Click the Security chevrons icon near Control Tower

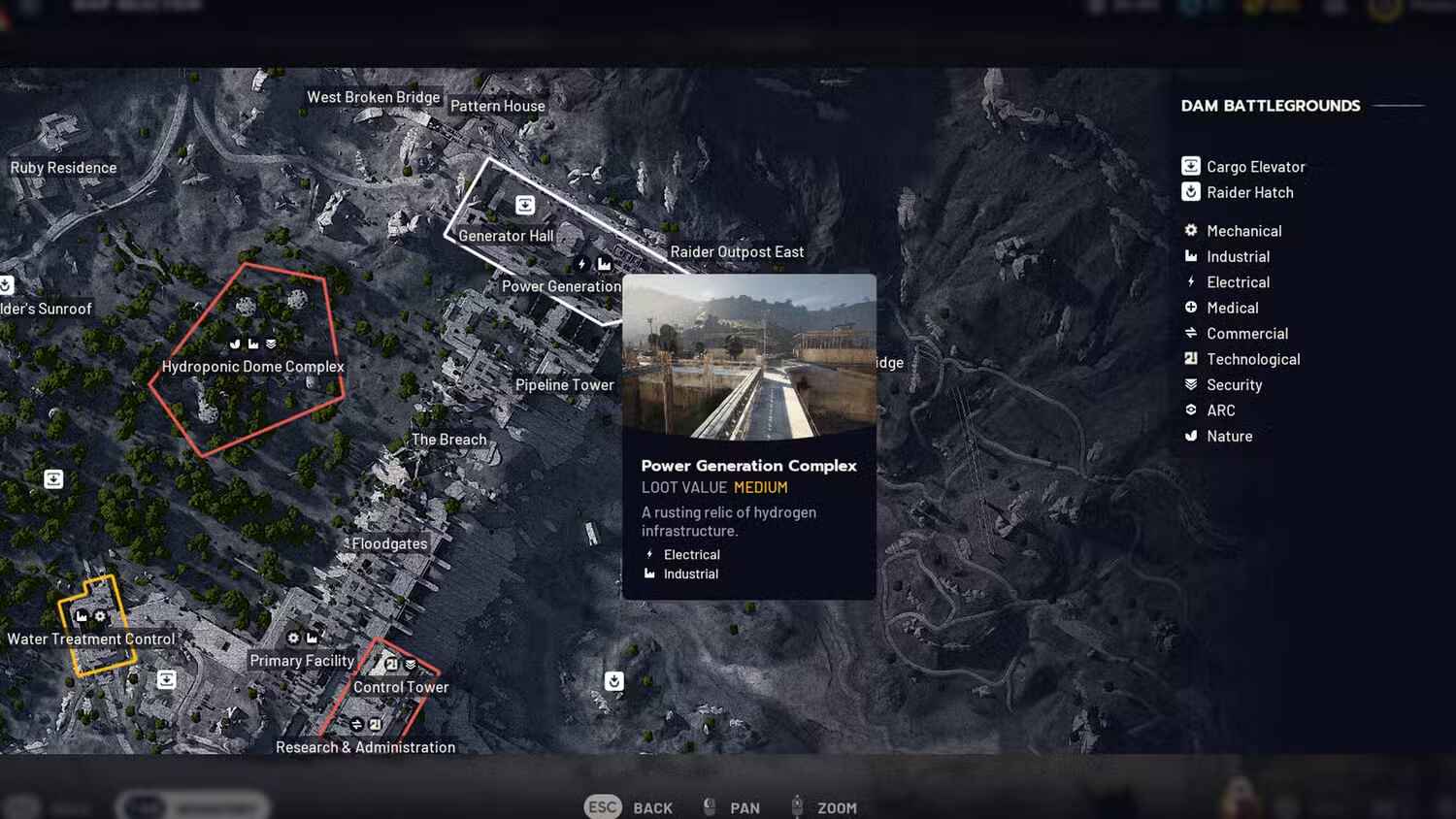pyautogui.click(x=410, y=665)
